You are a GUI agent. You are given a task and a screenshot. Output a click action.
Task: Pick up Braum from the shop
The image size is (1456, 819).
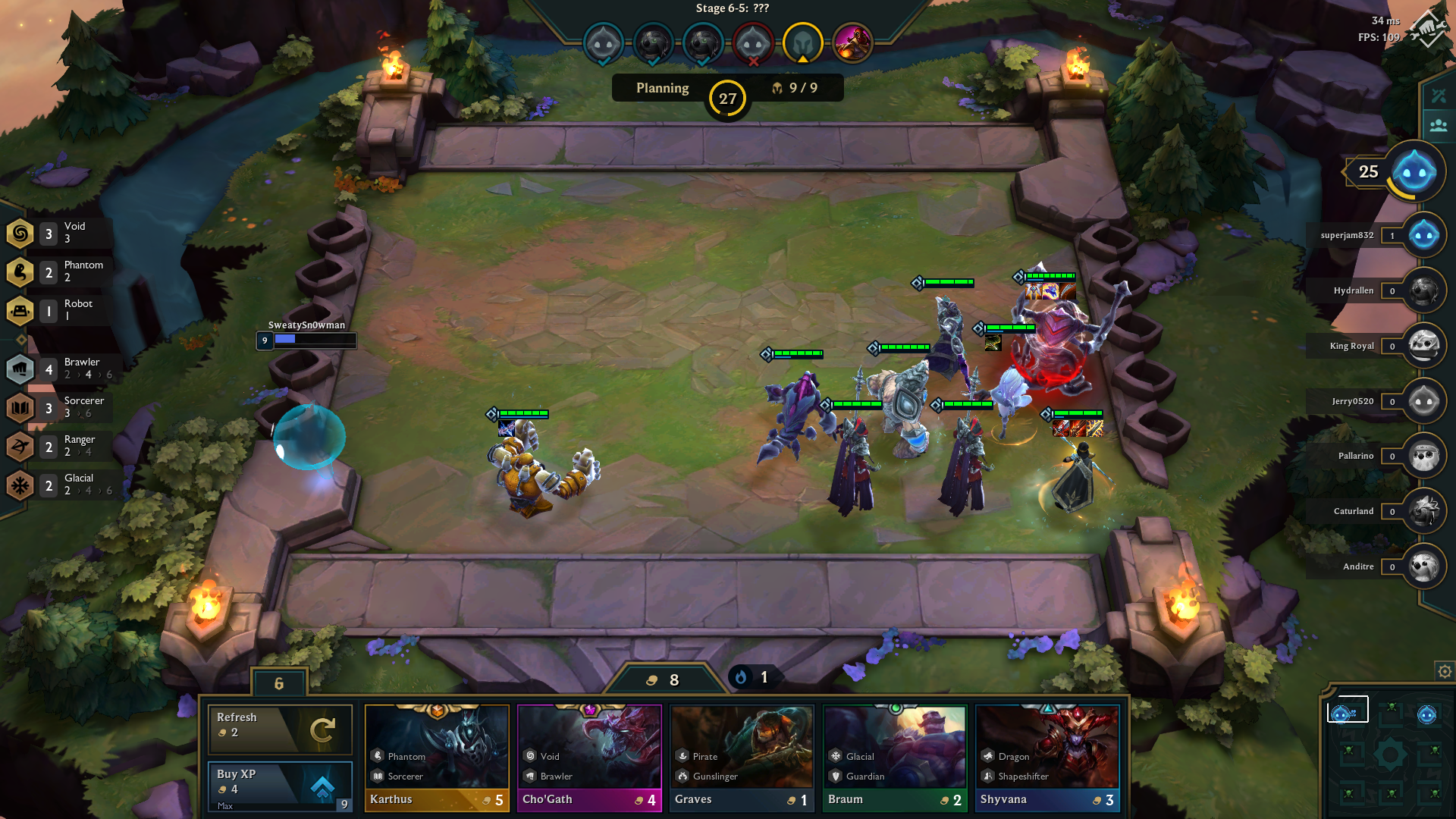pos(895,758)
